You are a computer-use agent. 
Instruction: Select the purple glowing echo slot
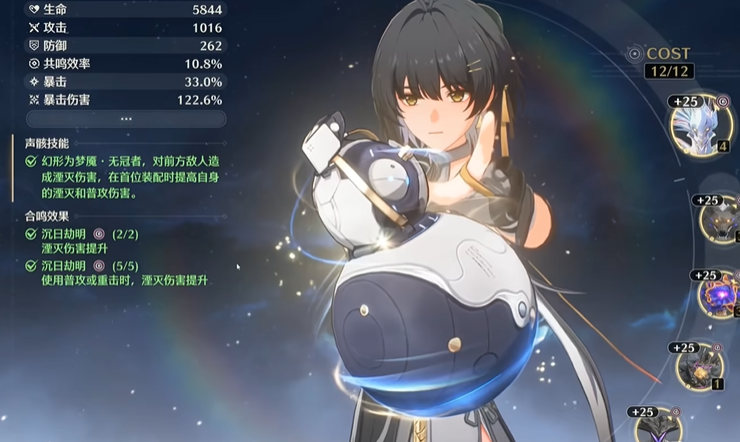719,297
